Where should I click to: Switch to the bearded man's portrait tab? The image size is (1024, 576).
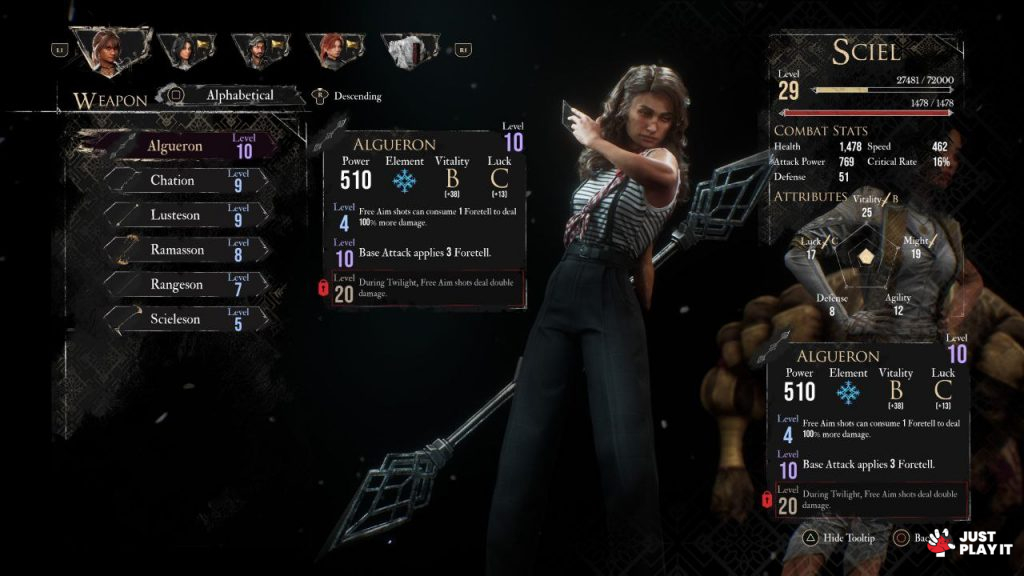258,47
